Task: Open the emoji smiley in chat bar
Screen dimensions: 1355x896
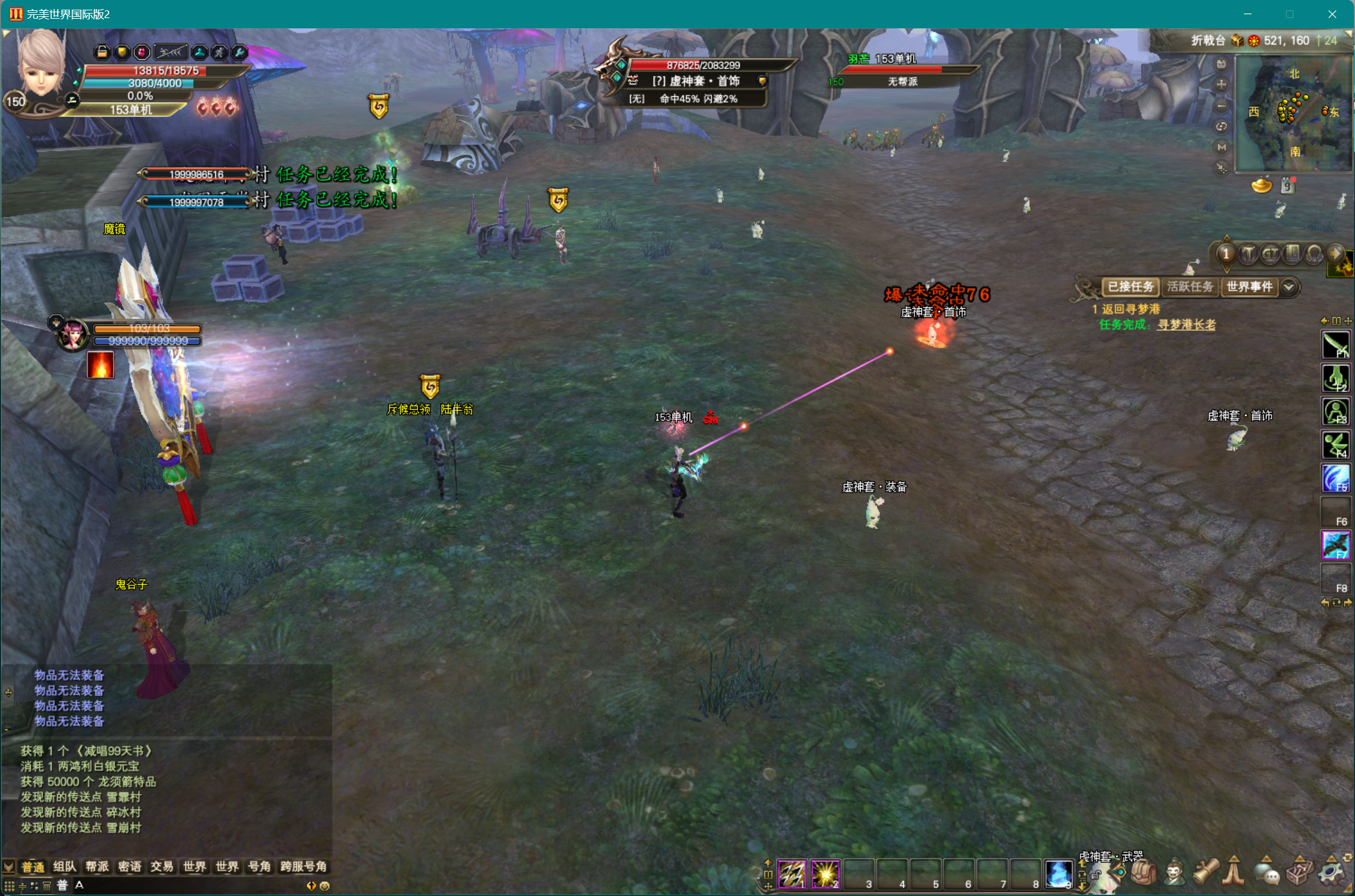Action: (x=325, y=886)
